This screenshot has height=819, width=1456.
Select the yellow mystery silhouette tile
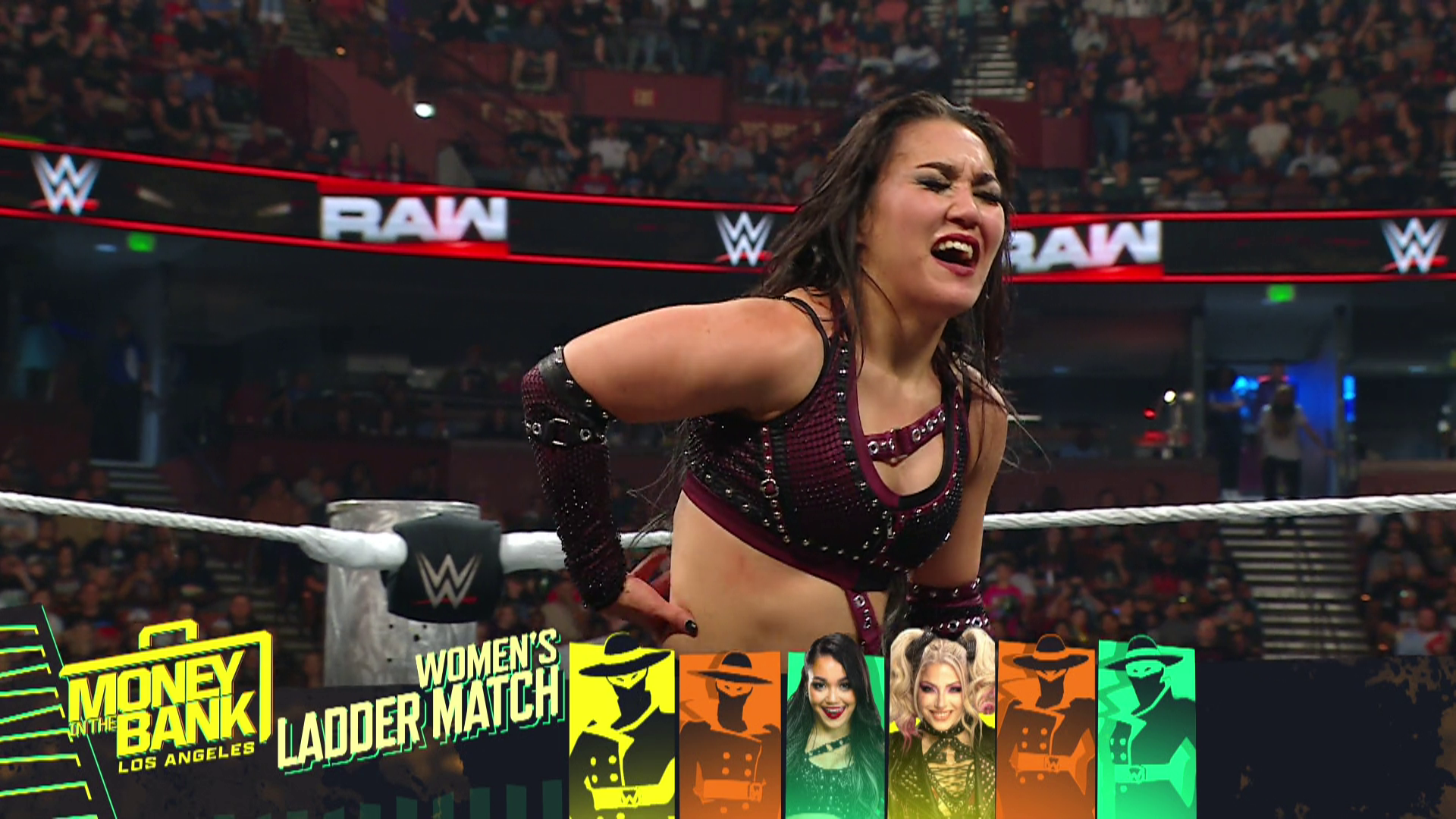click(622, 730)
